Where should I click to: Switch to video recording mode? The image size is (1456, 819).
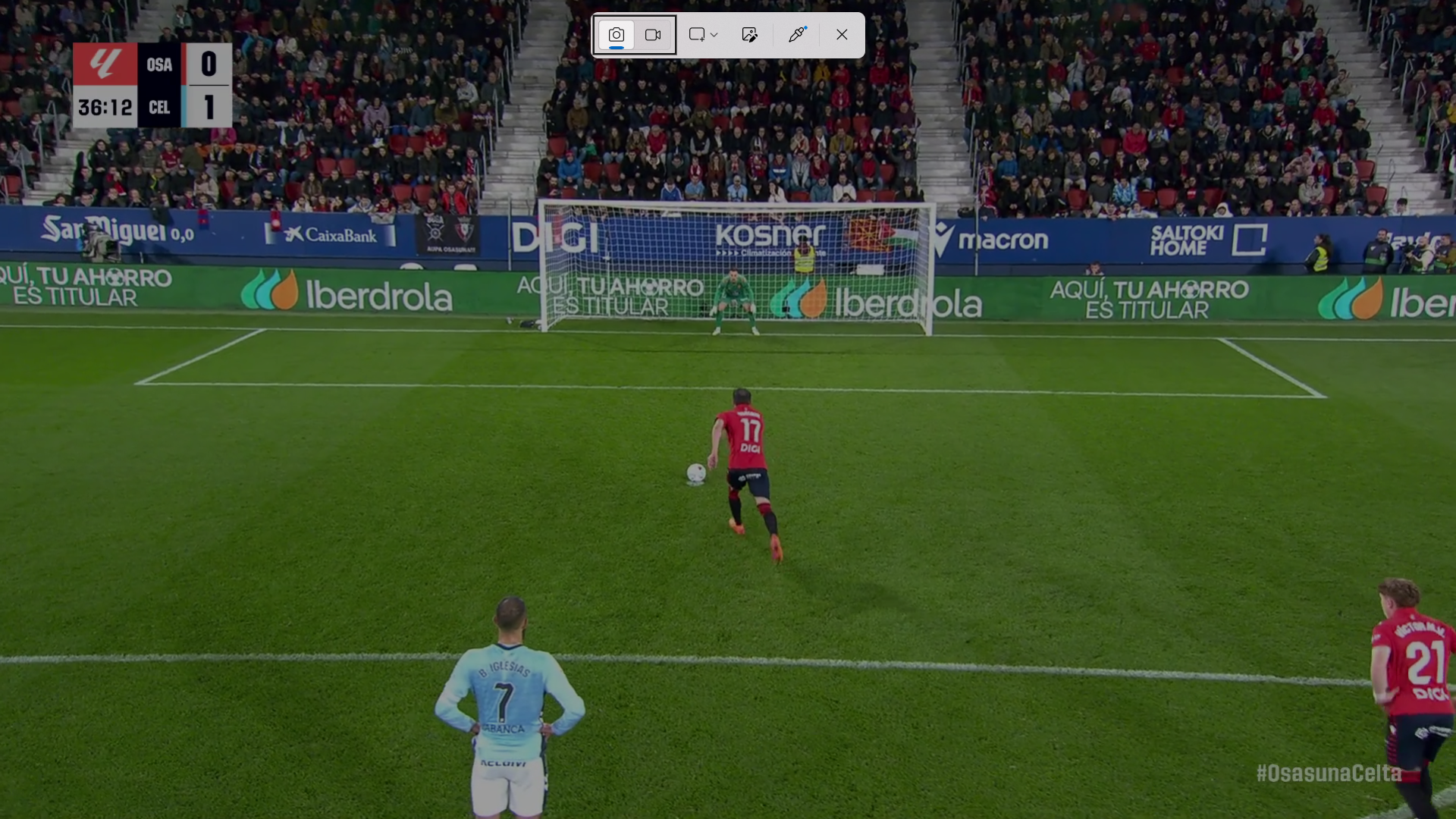[x=653, y=35]
